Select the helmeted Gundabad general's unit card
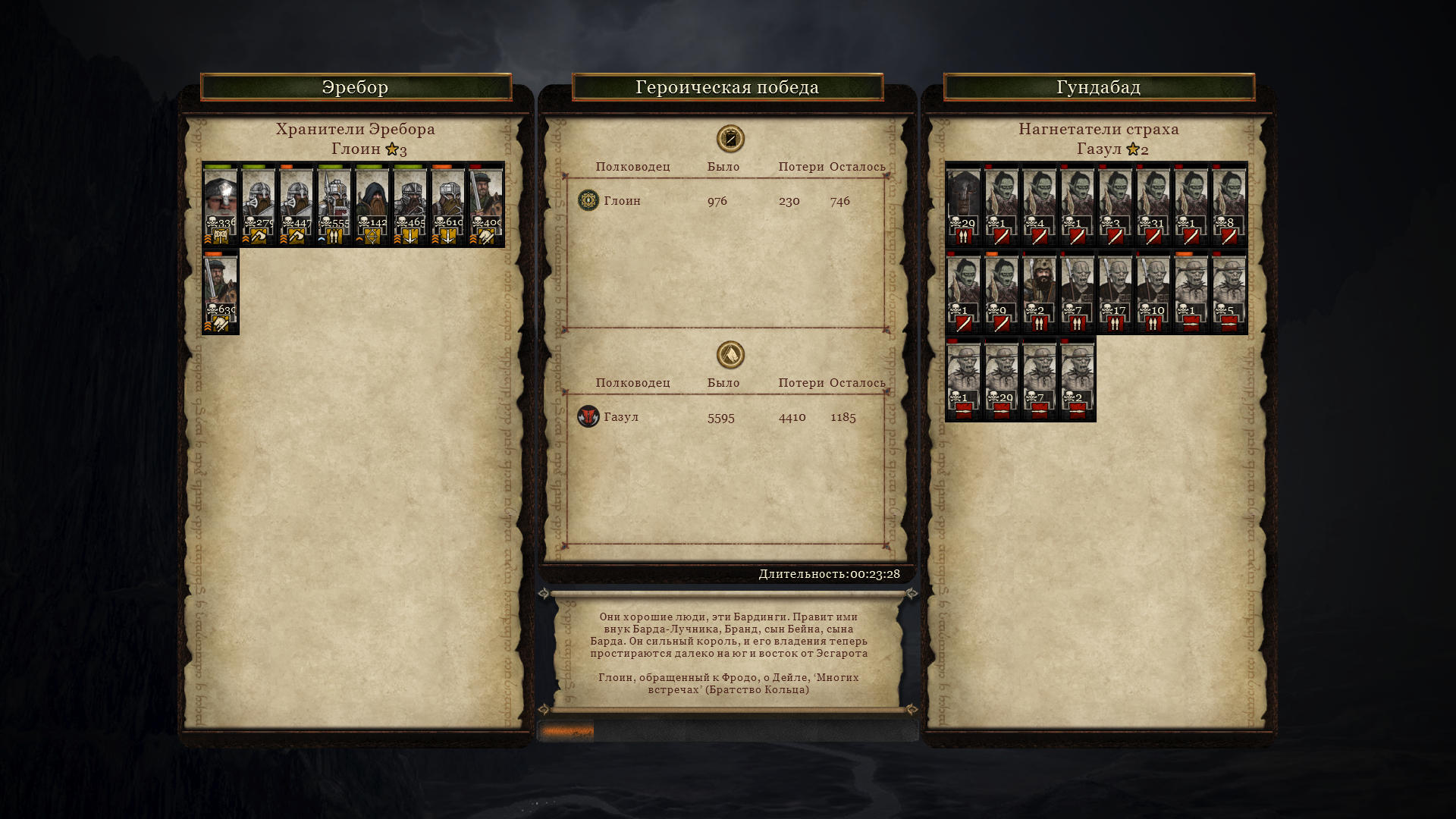The image size is (1456, 819). (964, 205)
